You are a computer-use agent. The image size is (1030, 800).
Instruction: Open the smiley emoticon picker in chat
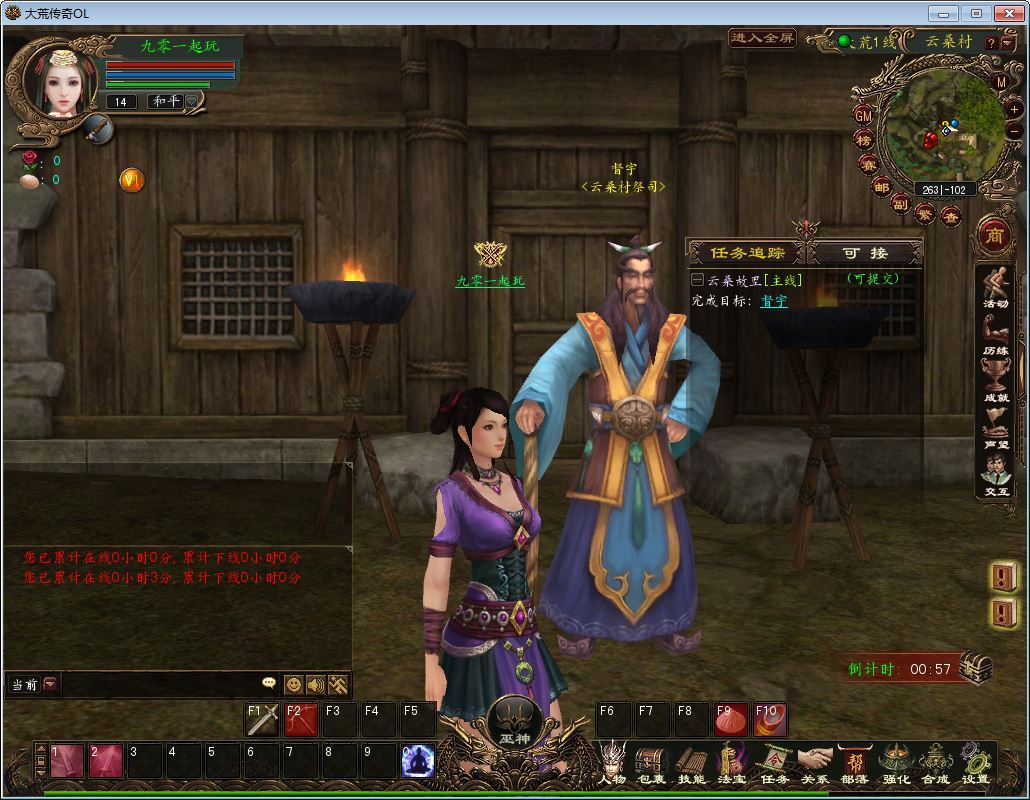293,684
